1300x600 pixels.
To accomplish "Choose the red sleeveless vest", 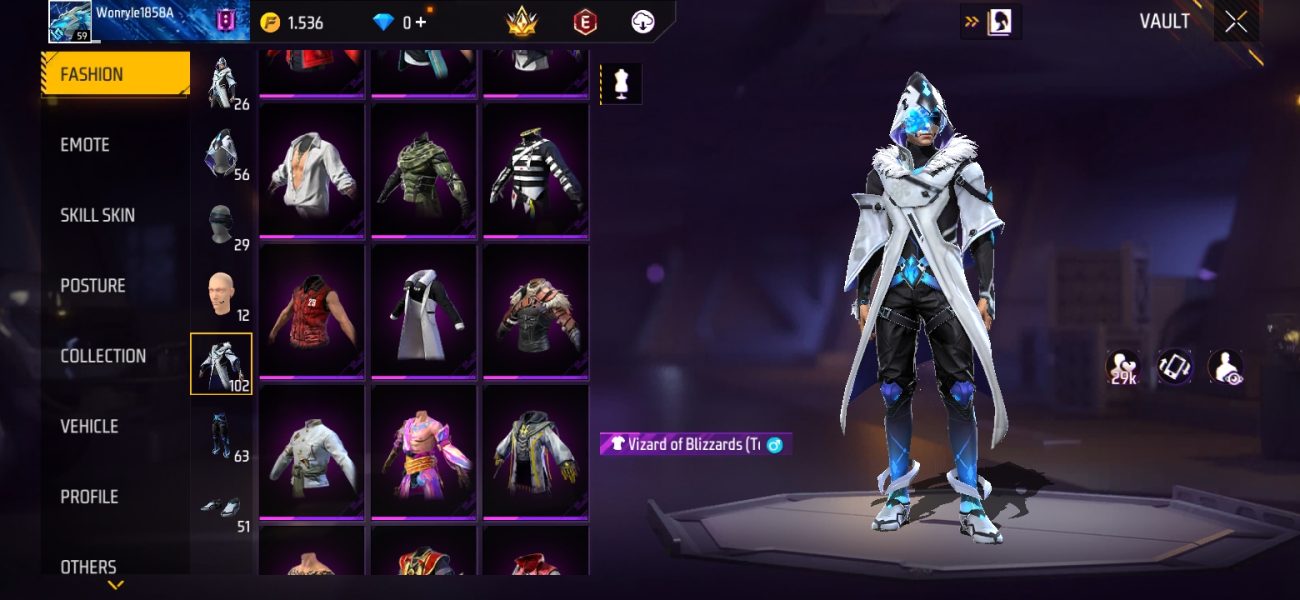I will coord(311,311).
